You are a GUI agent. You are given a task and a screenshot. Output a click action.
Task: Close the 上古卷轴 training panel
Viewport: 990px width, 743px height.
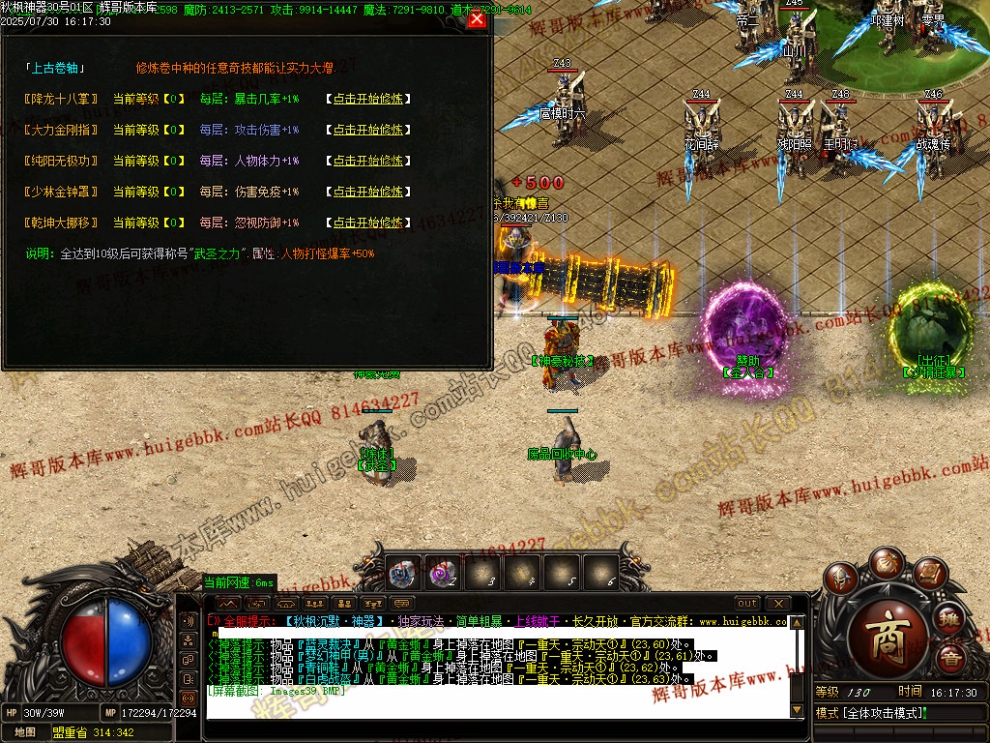477,19
